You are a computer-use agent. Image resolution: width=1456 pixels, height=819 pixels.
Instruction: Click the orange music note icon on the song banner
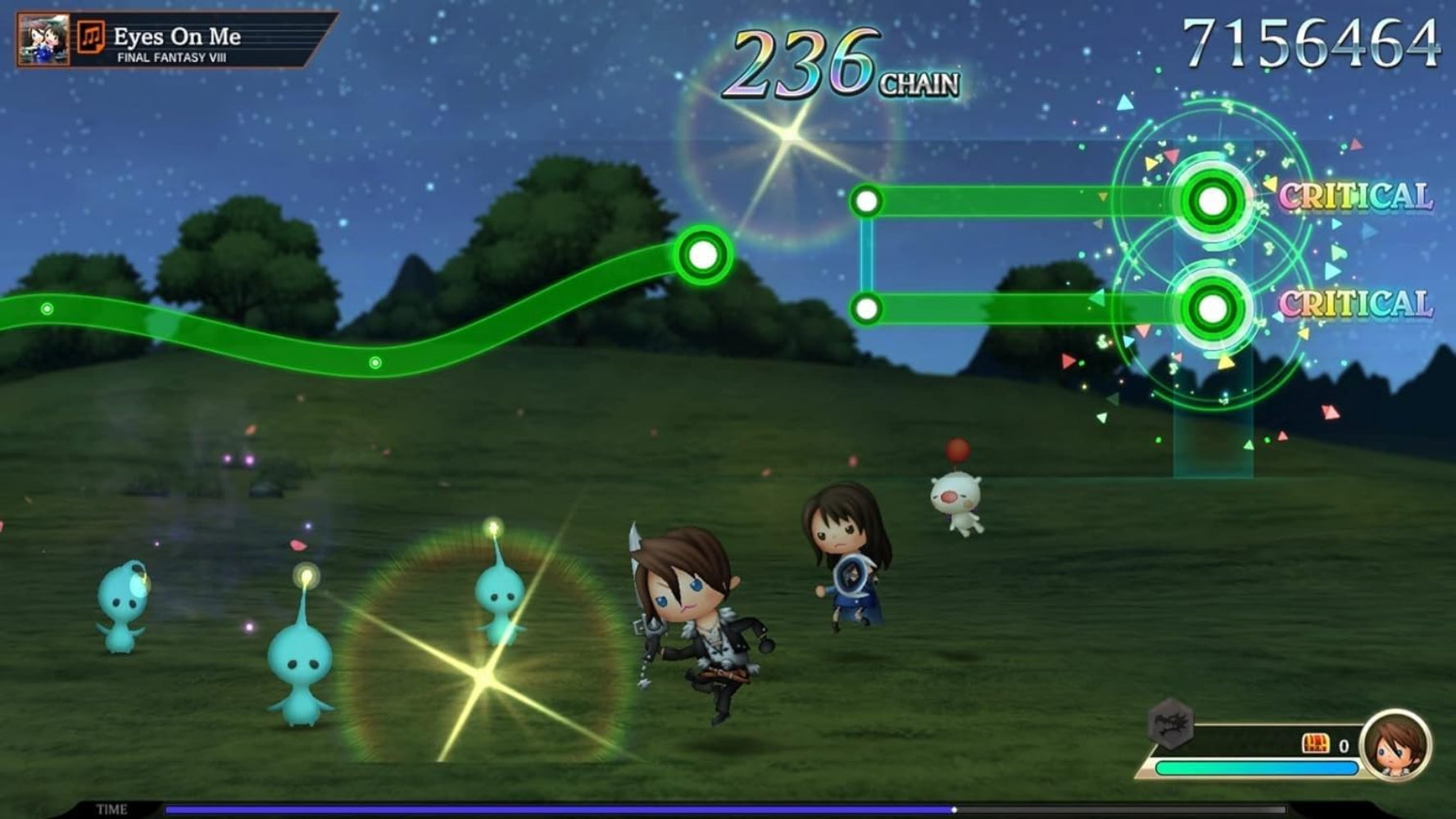93,36
